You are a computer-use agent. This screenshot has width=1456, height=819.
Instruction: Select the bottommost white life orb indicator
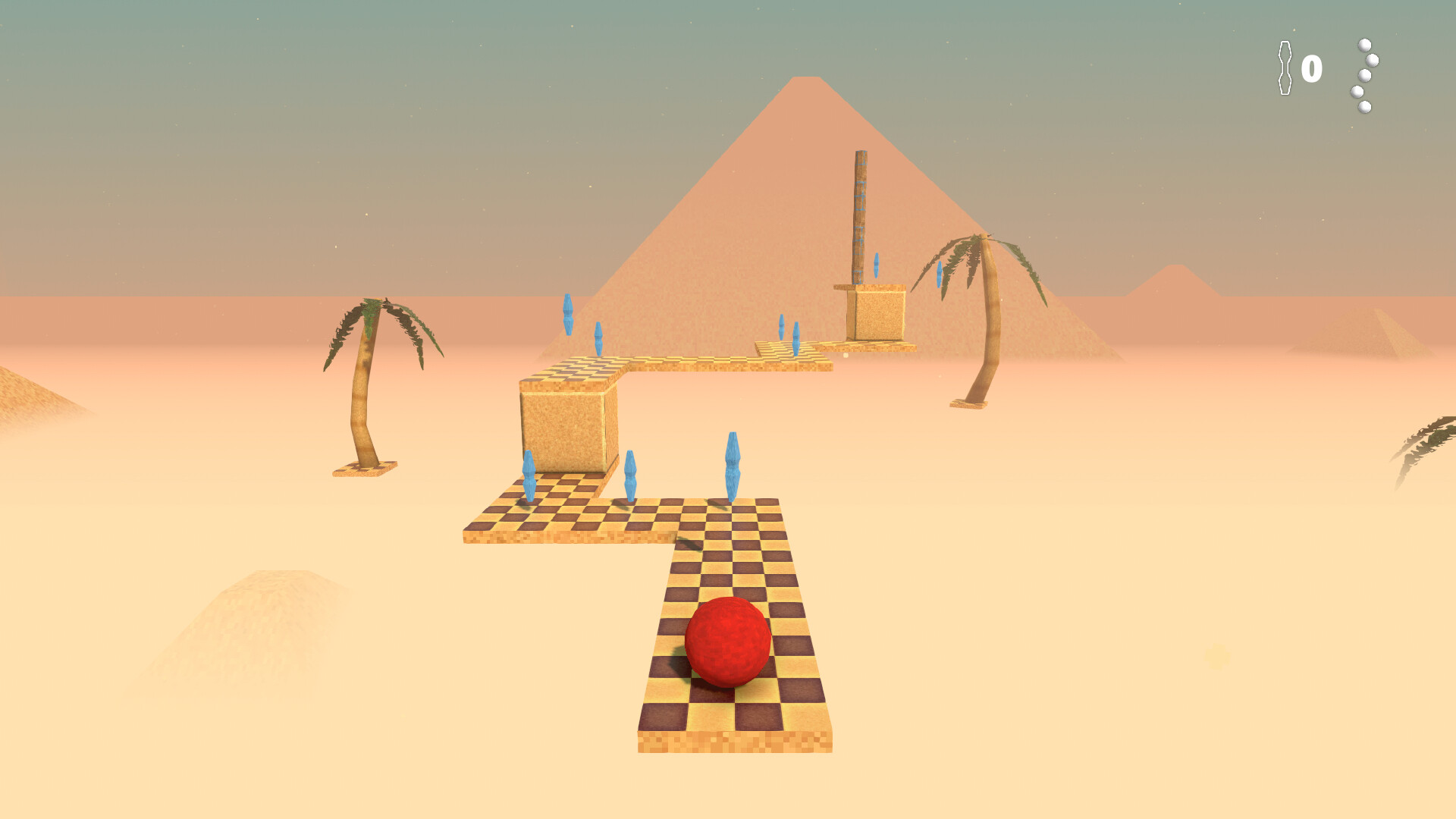[1364, 108]
